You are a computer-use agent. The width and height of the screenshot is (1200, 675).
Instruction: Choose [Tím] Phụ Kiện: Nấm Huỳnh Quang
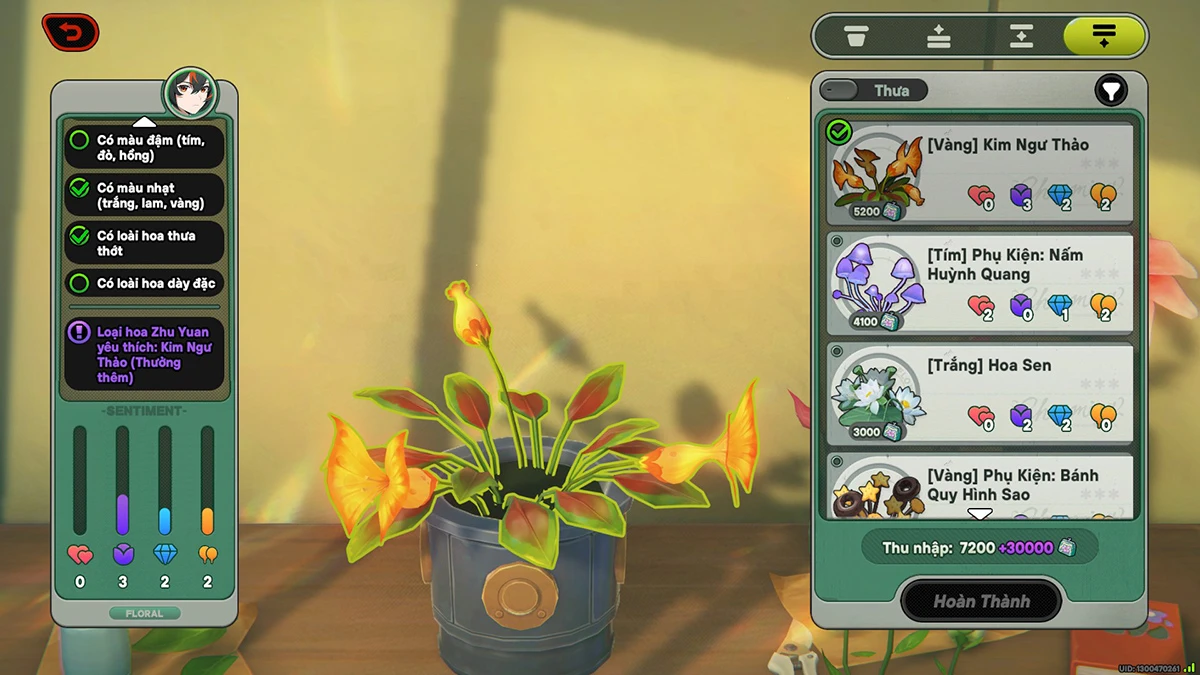(980, 283)
